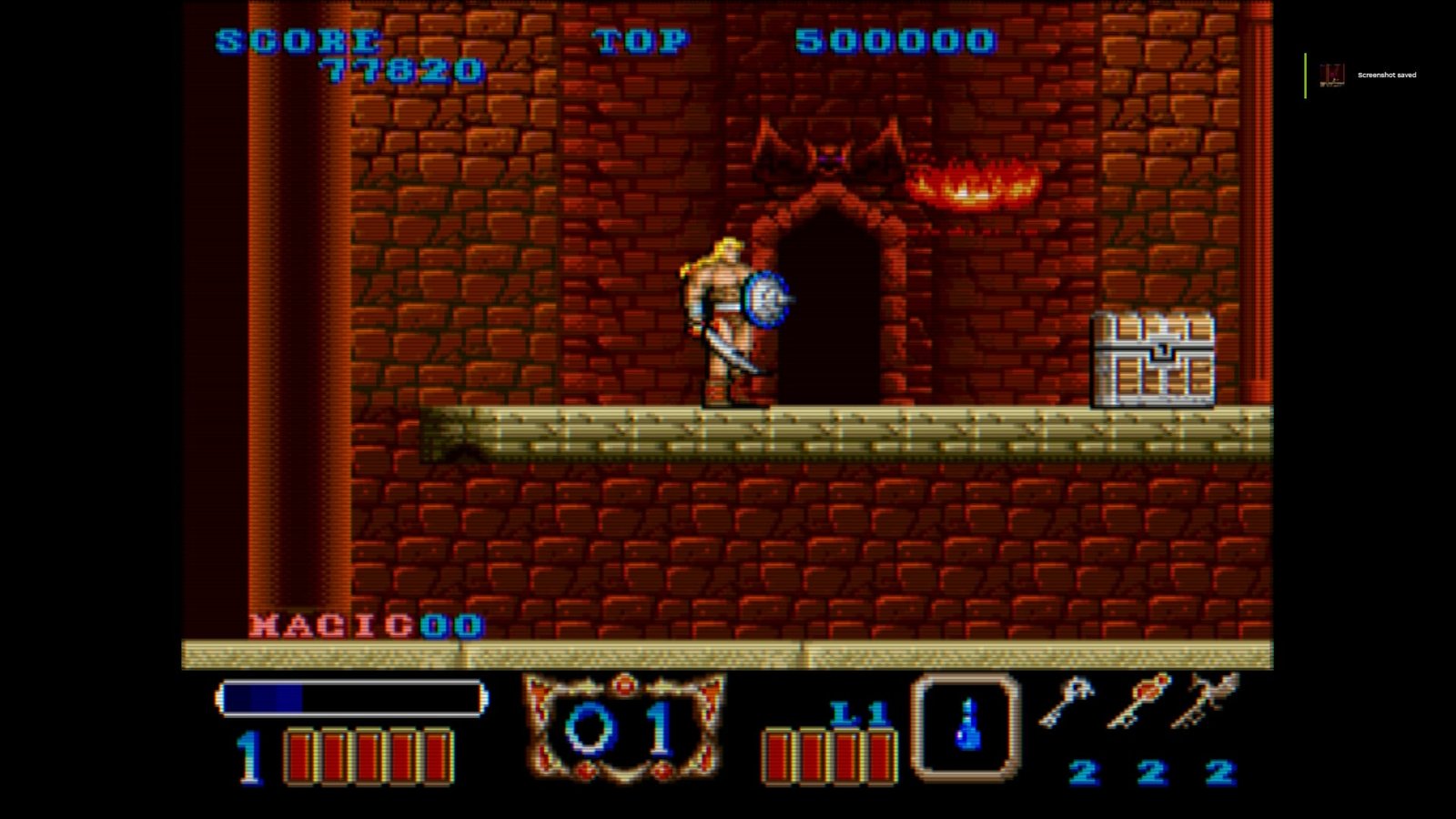Click the red-gemmed key icon

click(1138, 700)
